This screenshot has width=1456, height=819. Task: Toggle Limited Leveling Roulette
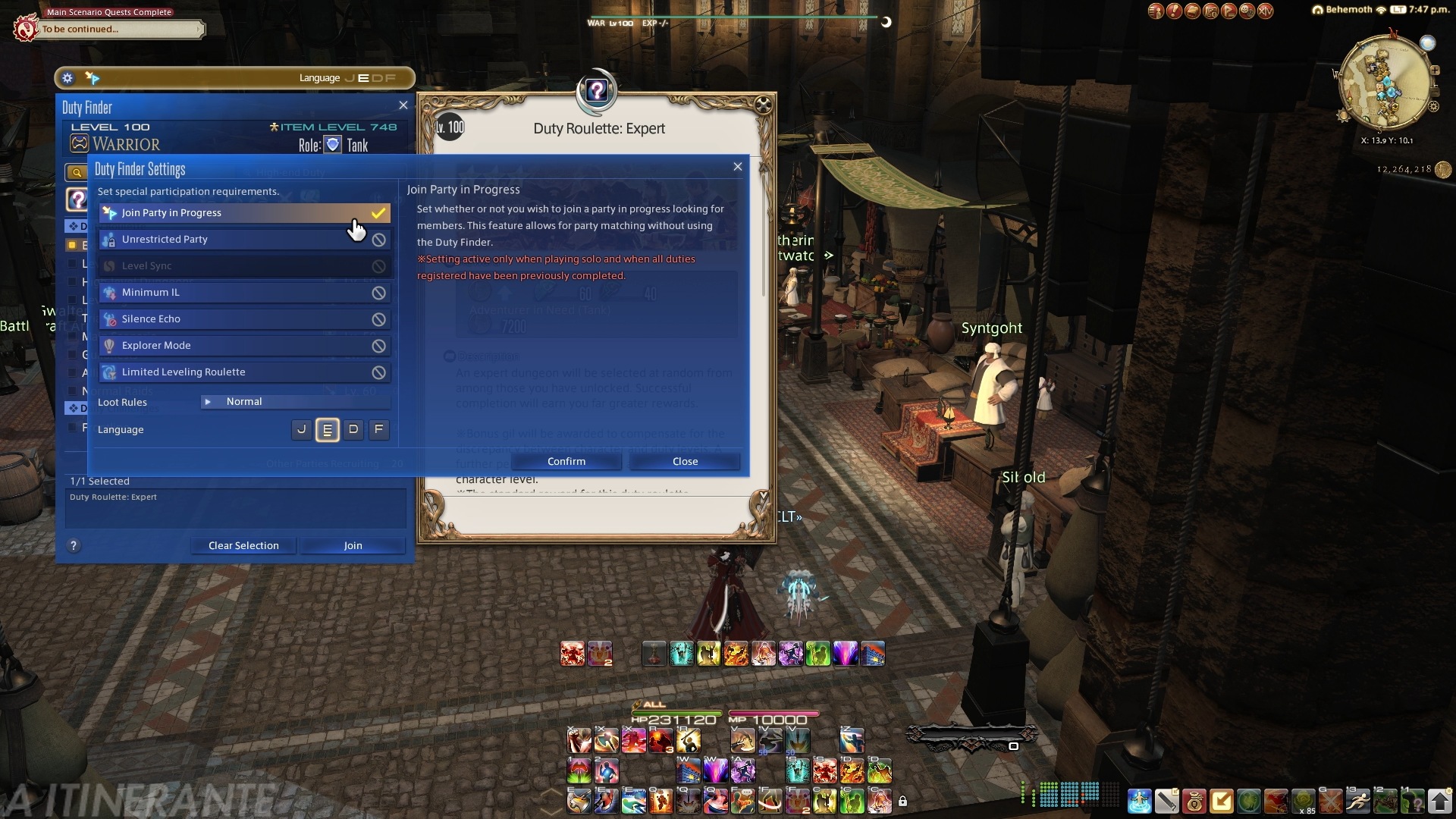pyautogui.click(x=244, y=372)
